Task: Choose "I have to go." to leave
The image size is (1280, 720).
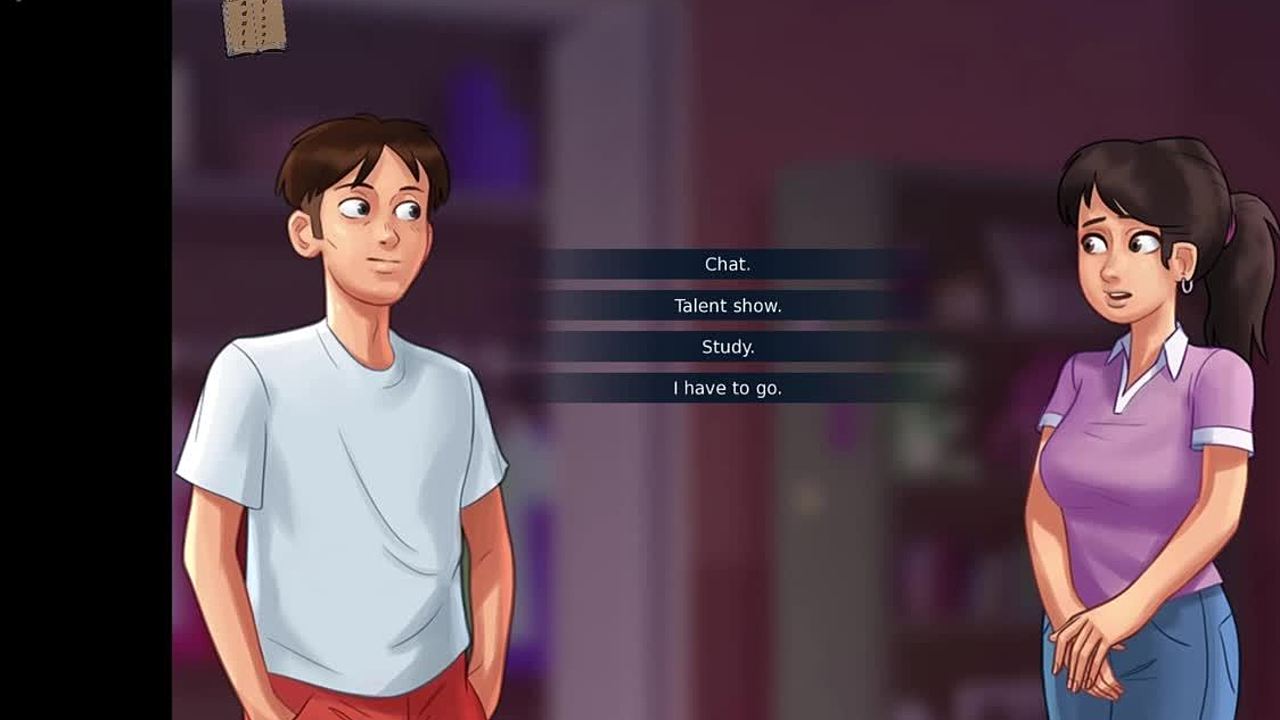Action: (x=727, y=388)
